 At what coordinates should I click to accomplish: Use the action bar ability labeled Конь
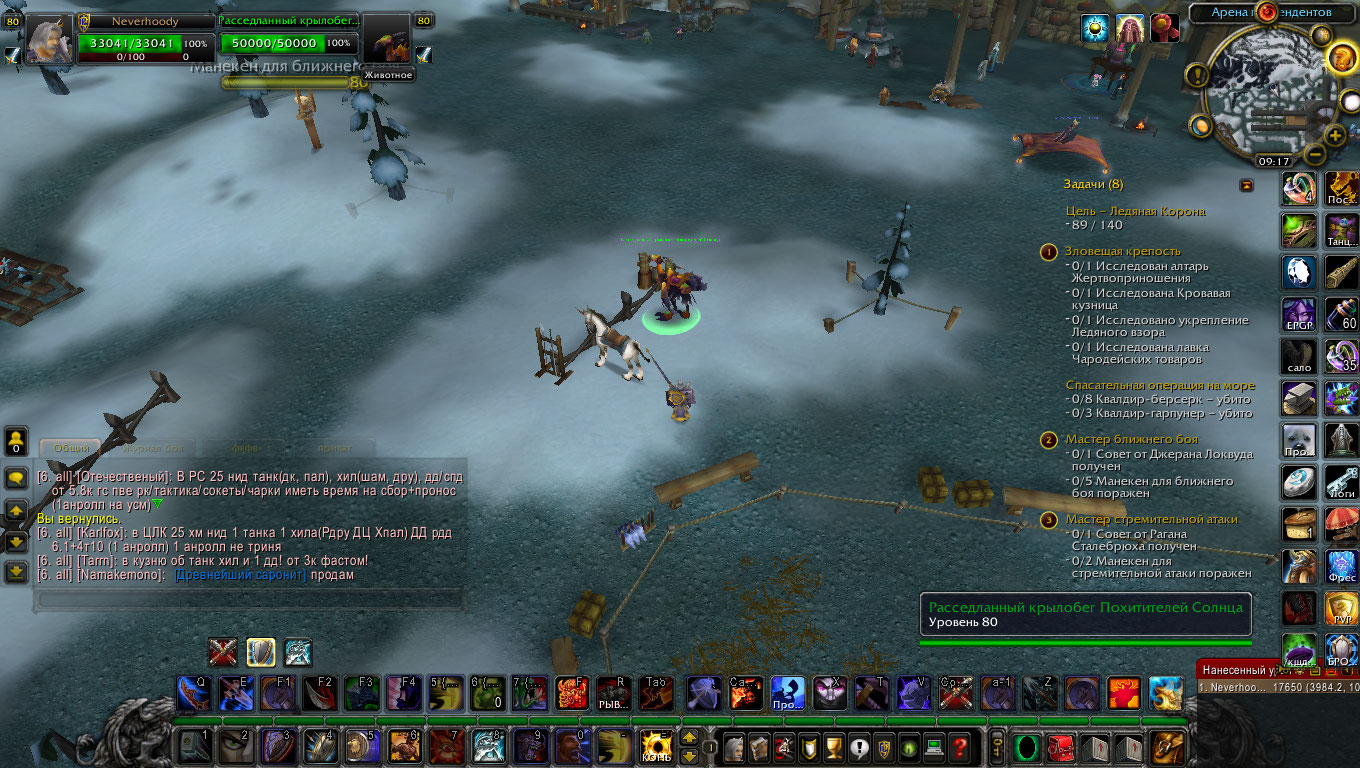pos(657,746)
